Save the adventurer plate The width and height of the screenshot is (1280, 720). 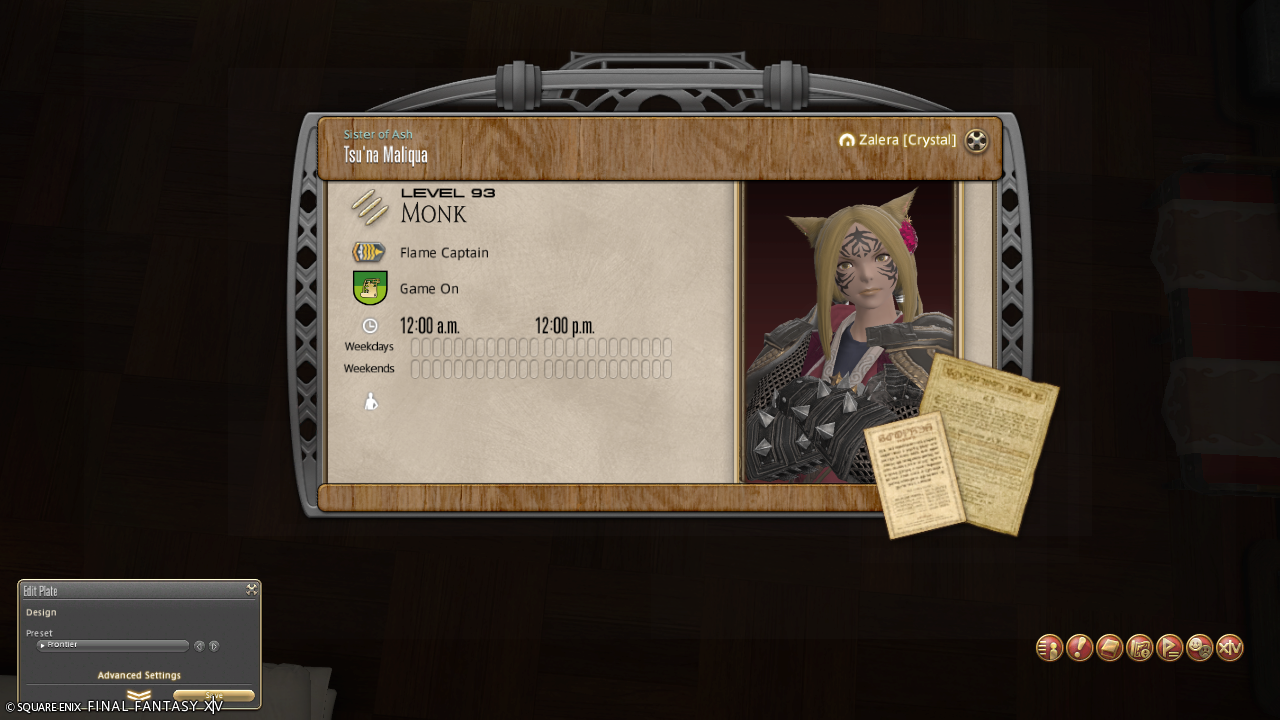click(x=214, y=696)
